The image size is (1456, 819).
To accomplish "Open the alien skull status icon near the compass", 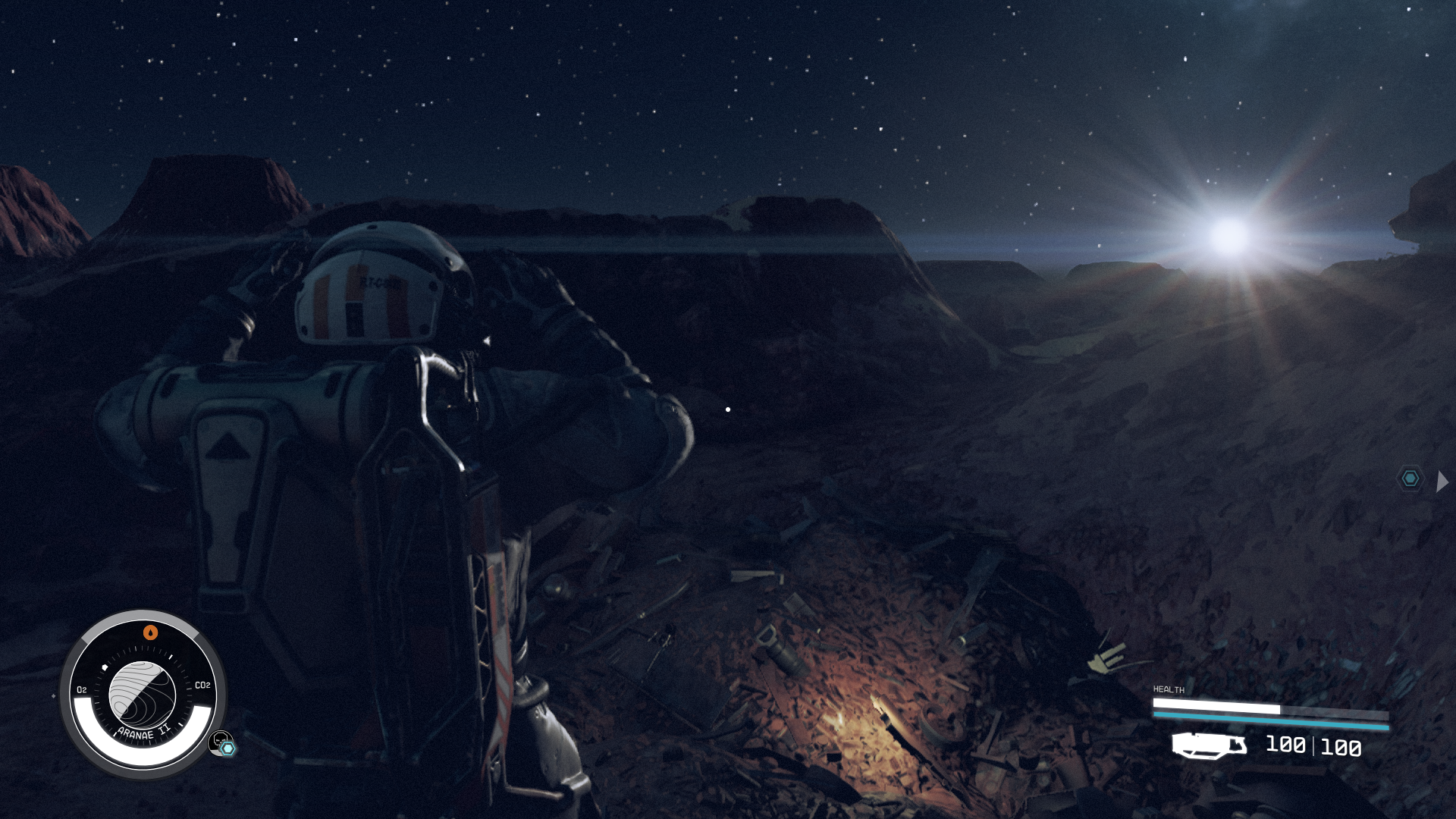I will 220,741.
